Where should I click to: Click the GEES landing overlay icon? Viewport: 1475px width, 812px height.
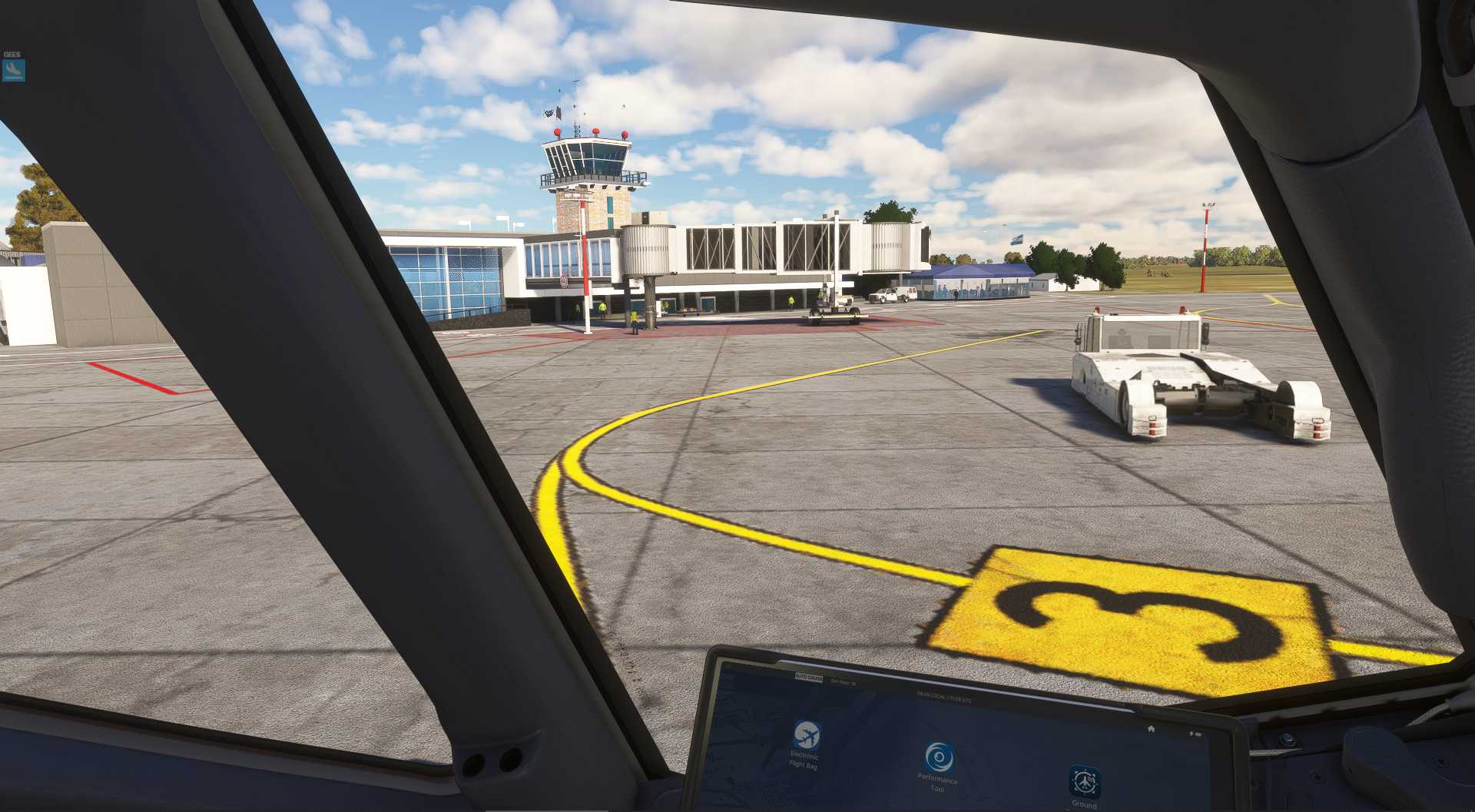pyautogui.click(x=13, y=70)
